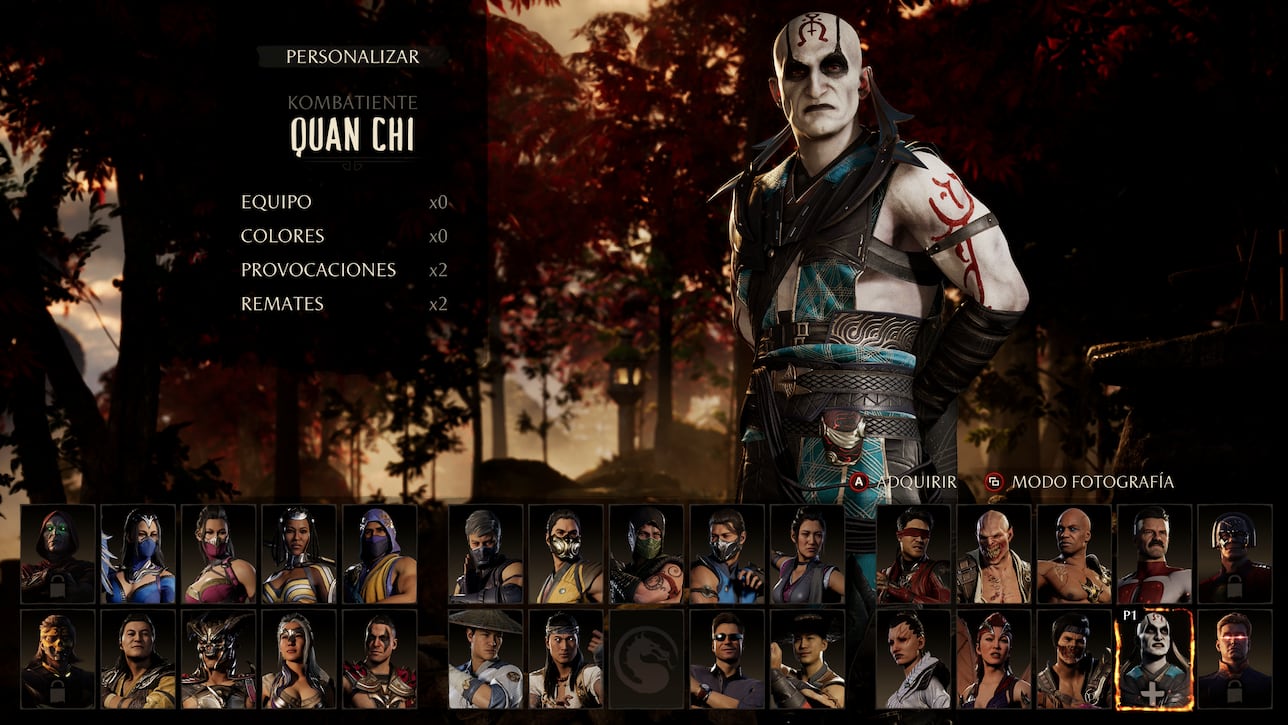
Task: Open the Provocaciones menu item
Action: [x=320, y=269]
